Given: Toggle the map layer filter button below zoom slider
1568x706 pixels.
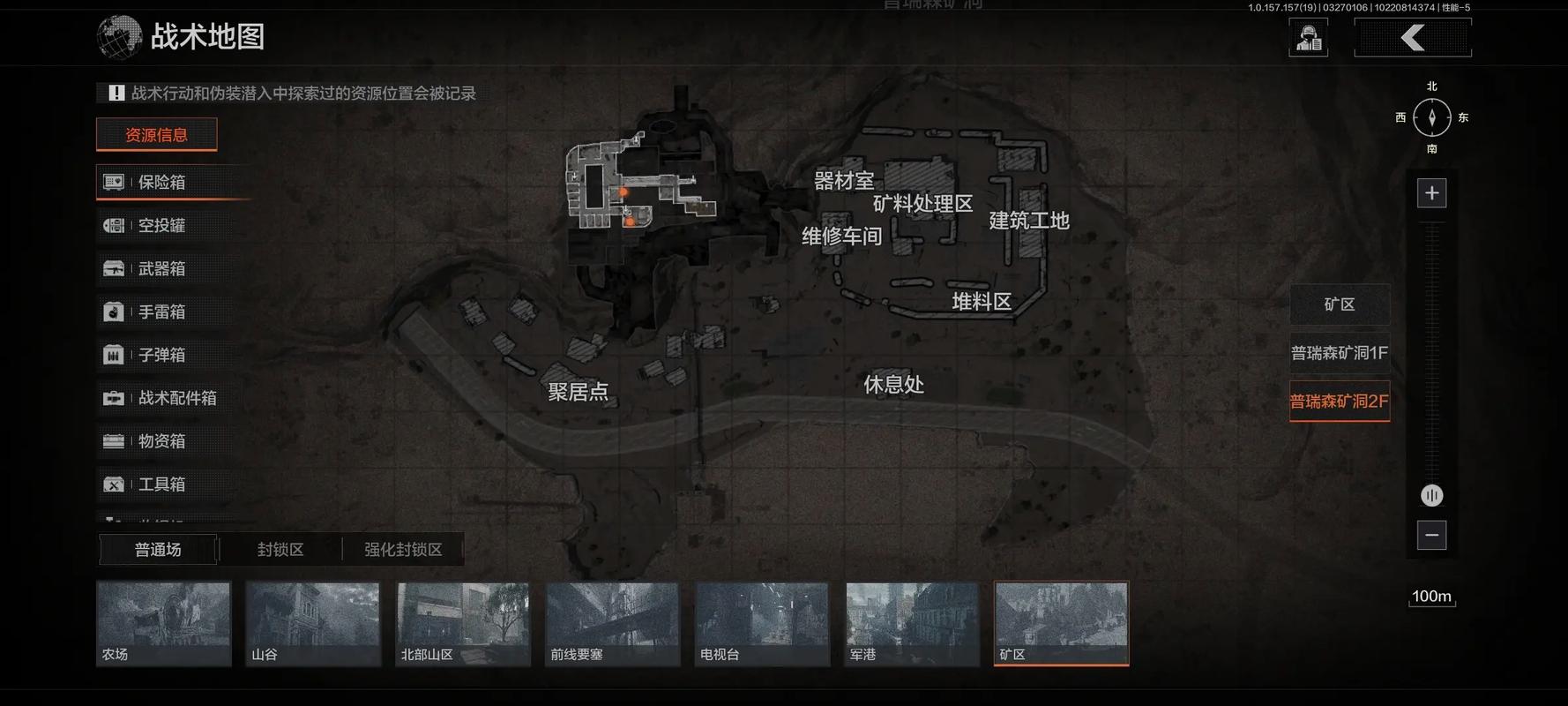Looking at the screenshot, I should pyautogui.click(x=1431, y=495).
